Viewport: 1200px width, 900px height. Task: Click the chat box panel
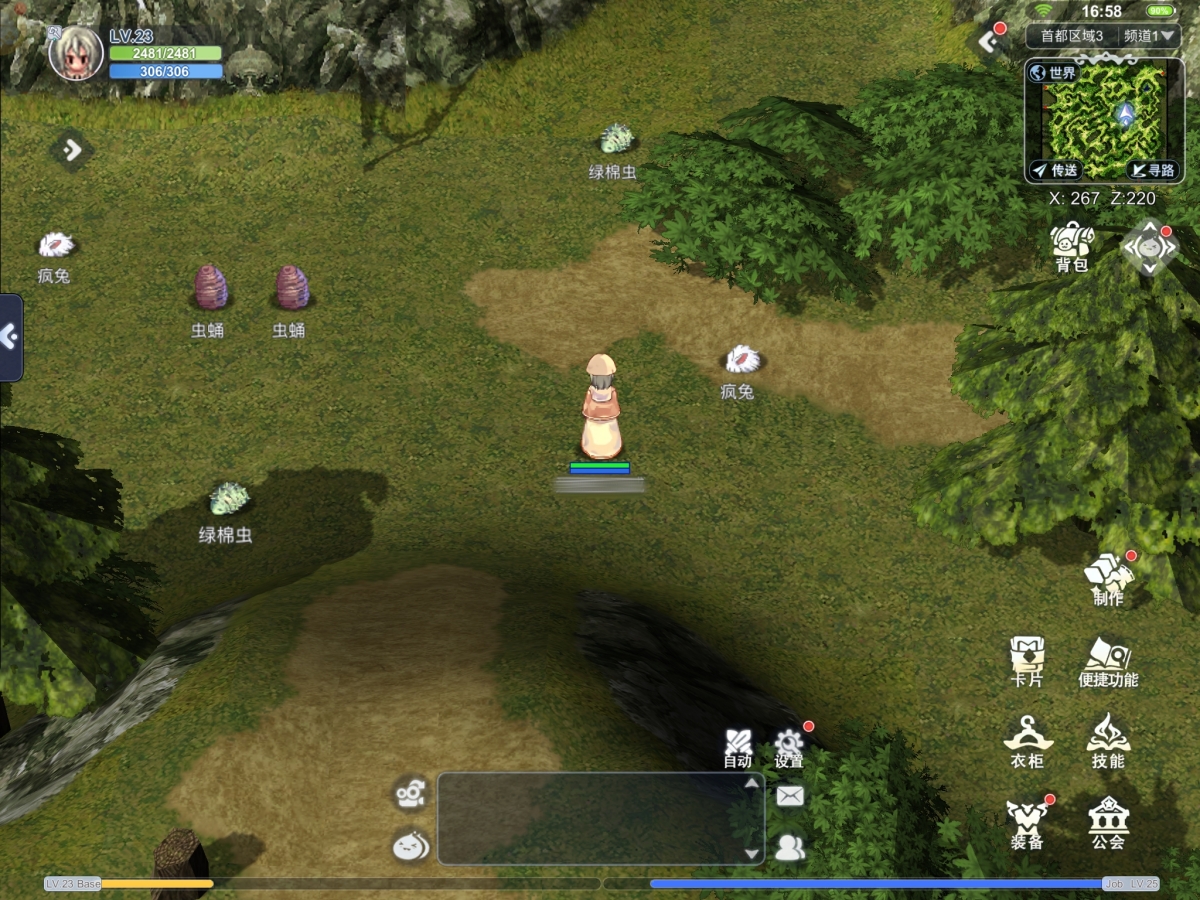[x=595, y=818]
